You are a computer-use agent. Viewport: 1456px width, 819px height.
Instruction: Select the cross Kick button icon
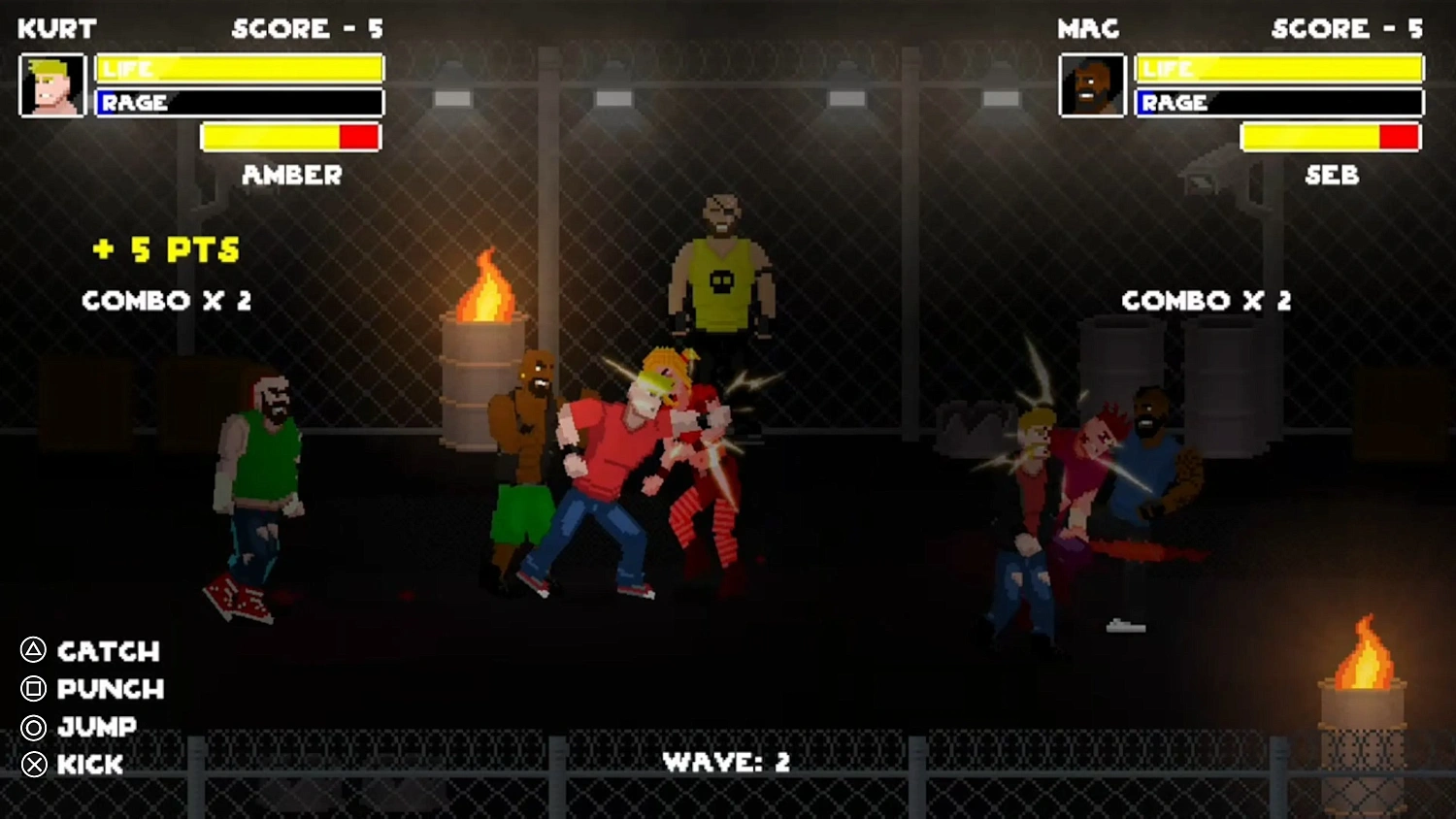click(x=32, y=765)
